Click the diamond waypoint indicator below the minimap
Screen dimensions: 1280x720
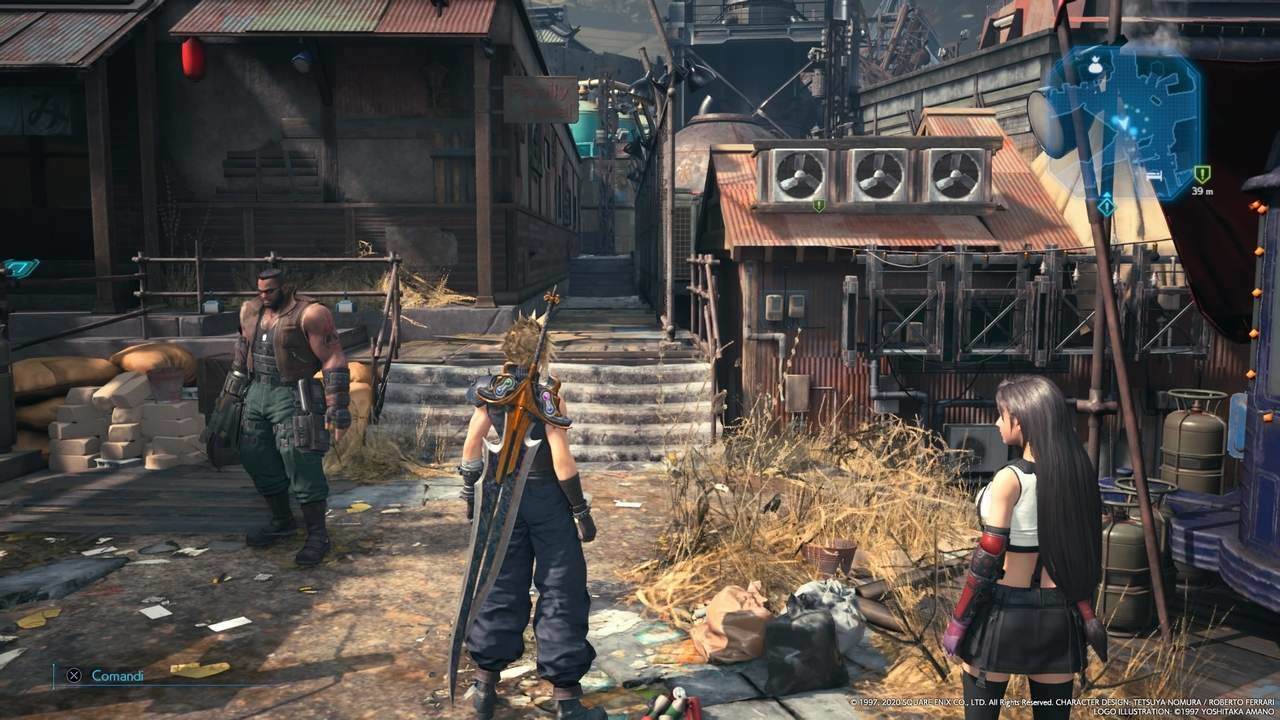pyautogui.click(x=1106, y=205)
